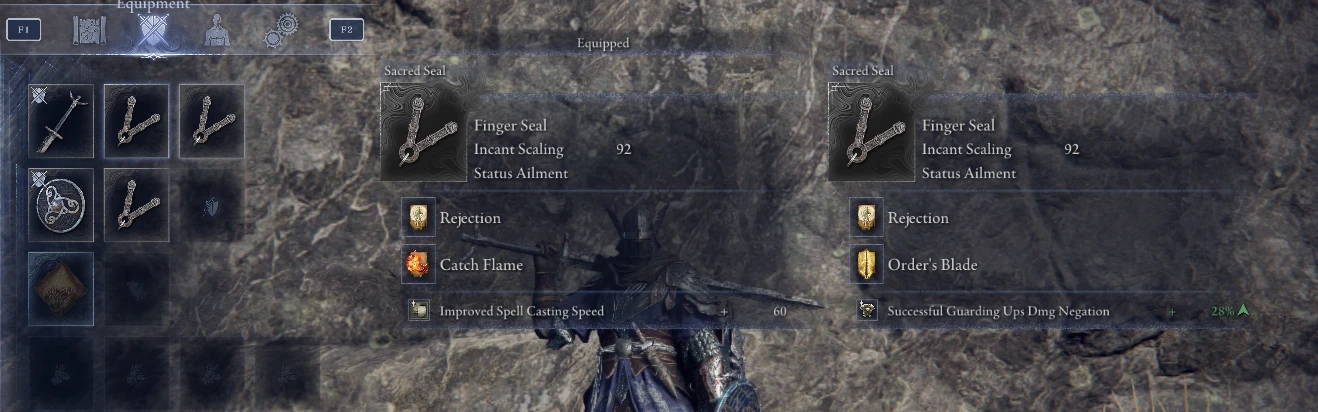This screenshot has width=1318, height=412.
Task: Open the gear-shaped settings tab
Action: click(x=279, y=32)
